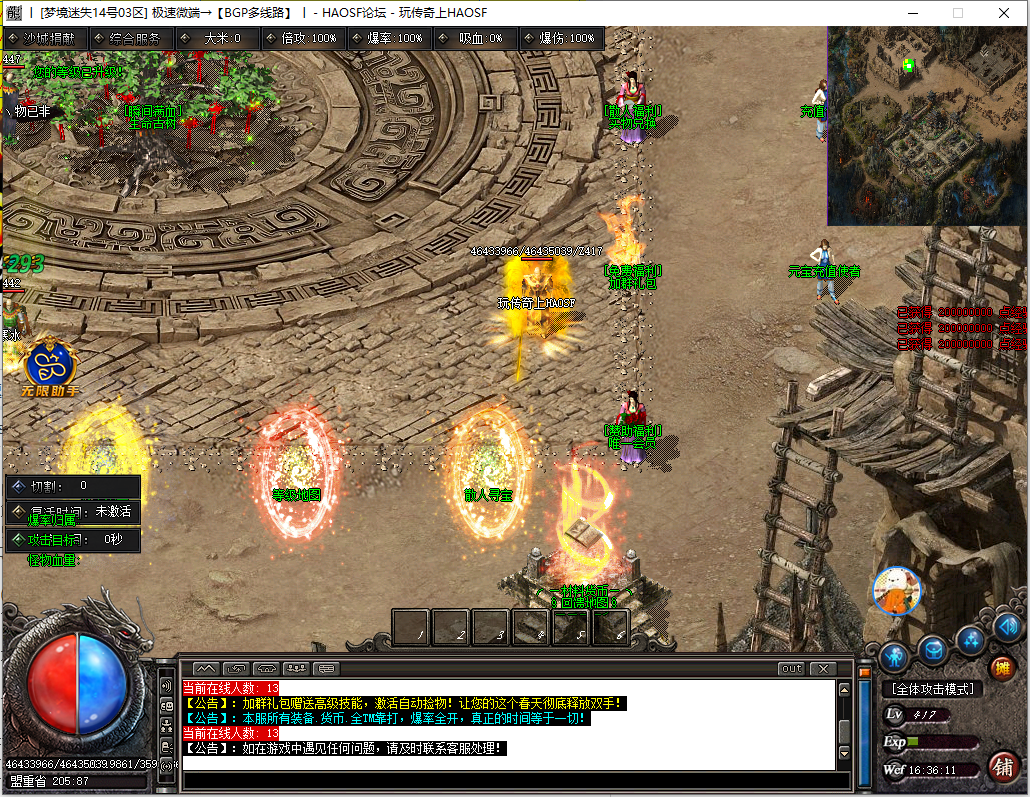
Task: Click the rabbit avatar portrait icon
Action: tap(895, 591)
